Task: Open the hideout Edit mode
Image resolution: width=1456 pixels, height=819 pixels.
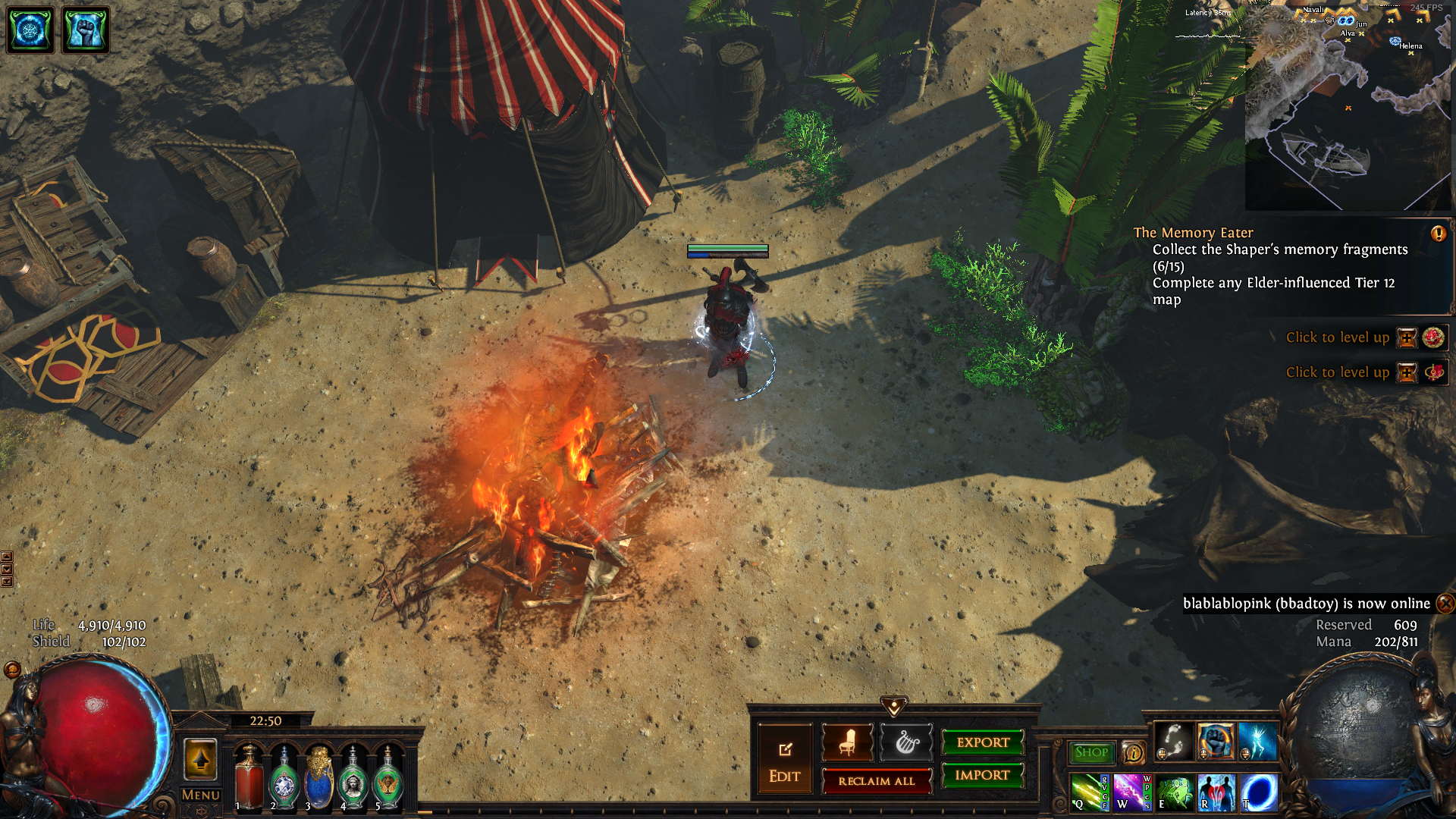Action: (784, 761)
